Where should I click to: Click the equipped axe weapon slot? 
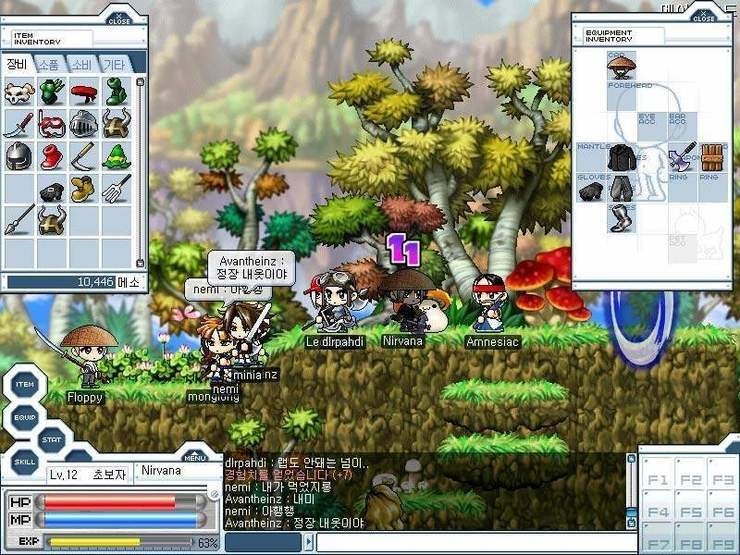click(682, 157)
